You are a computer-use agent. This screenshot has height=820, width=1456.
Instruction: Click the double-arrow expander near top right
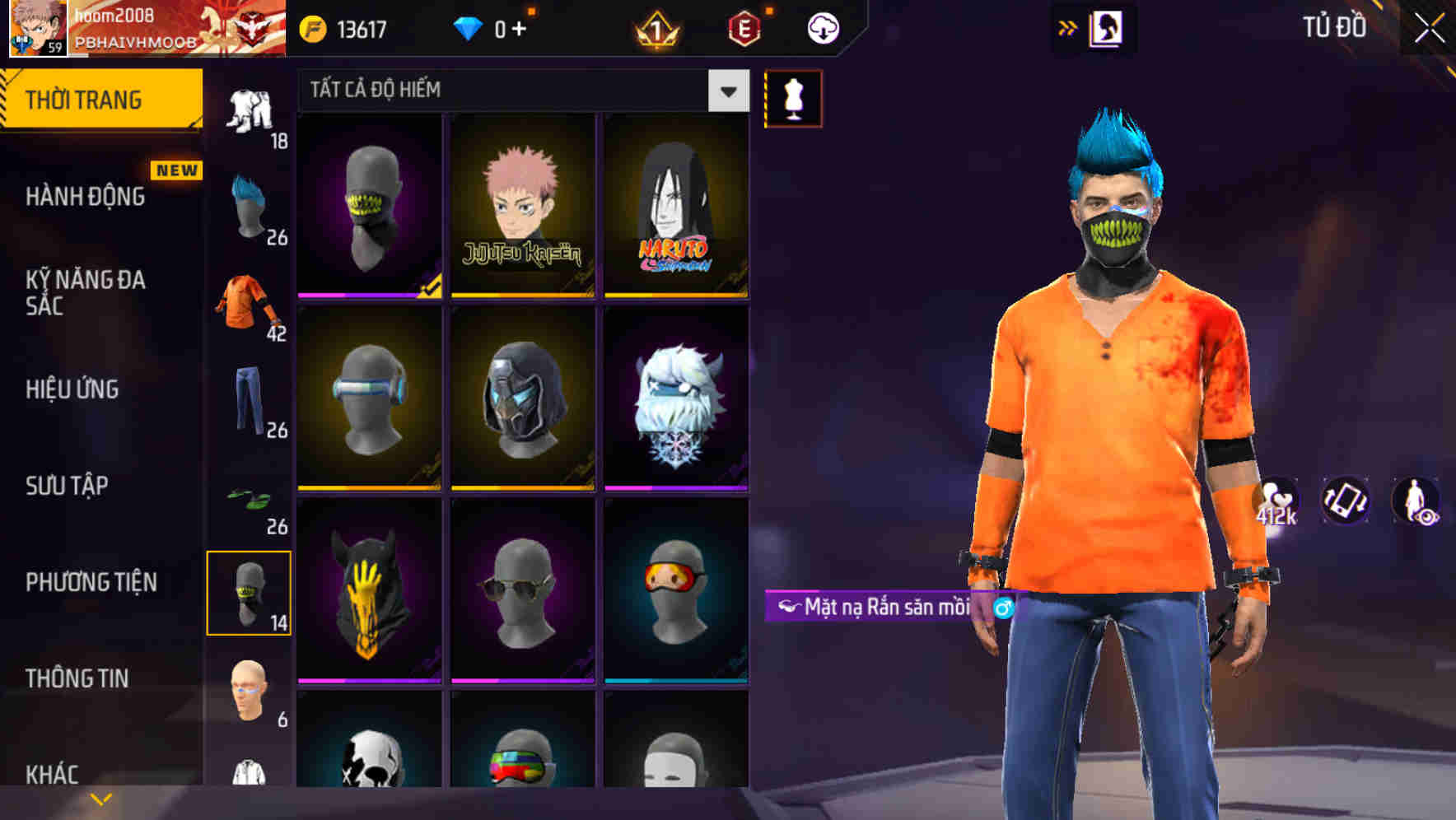tap(1068, 26)
